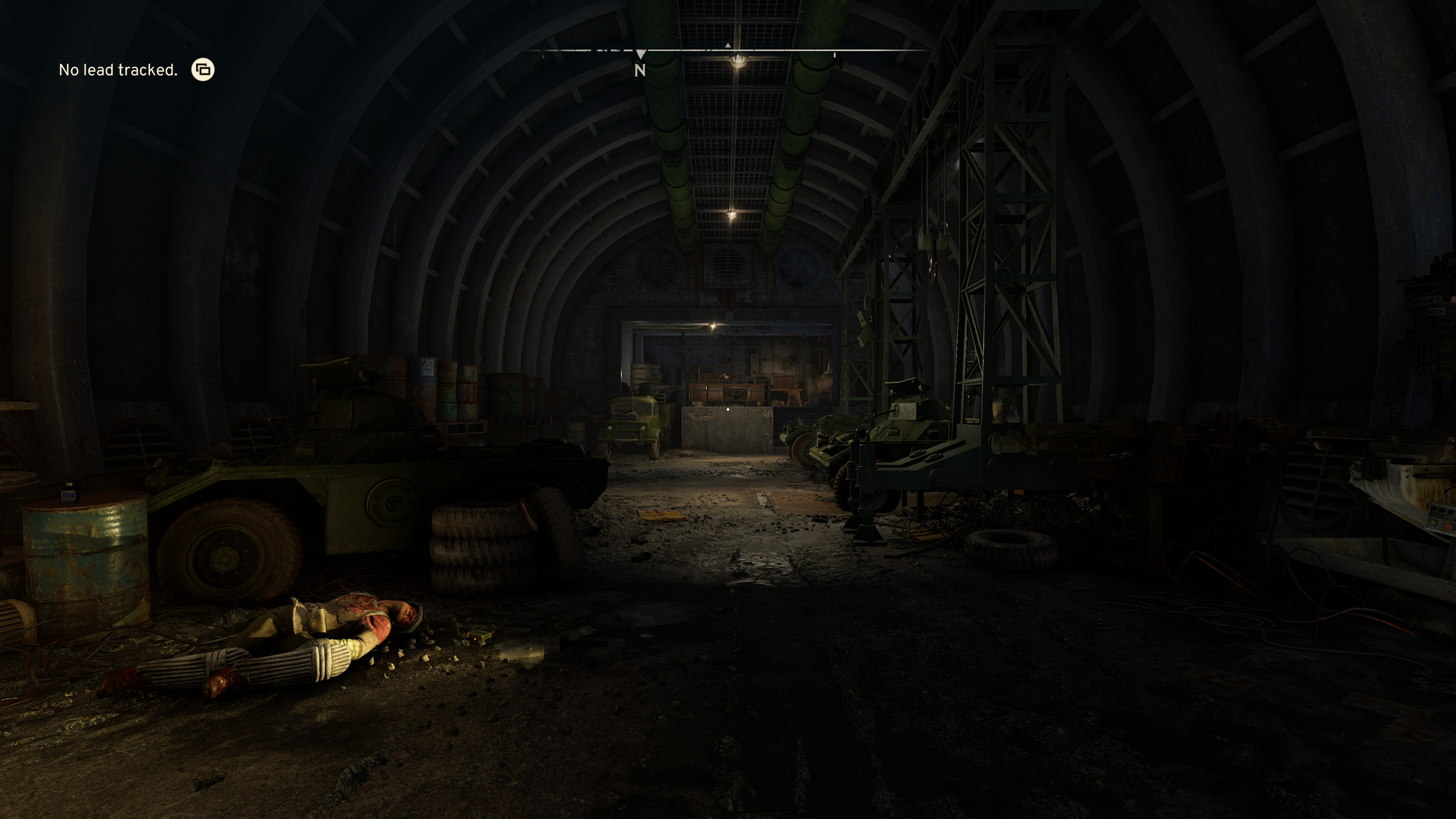Click the N marker on the compass bar
Screen dimensions: 1456x819
(640, 71)
